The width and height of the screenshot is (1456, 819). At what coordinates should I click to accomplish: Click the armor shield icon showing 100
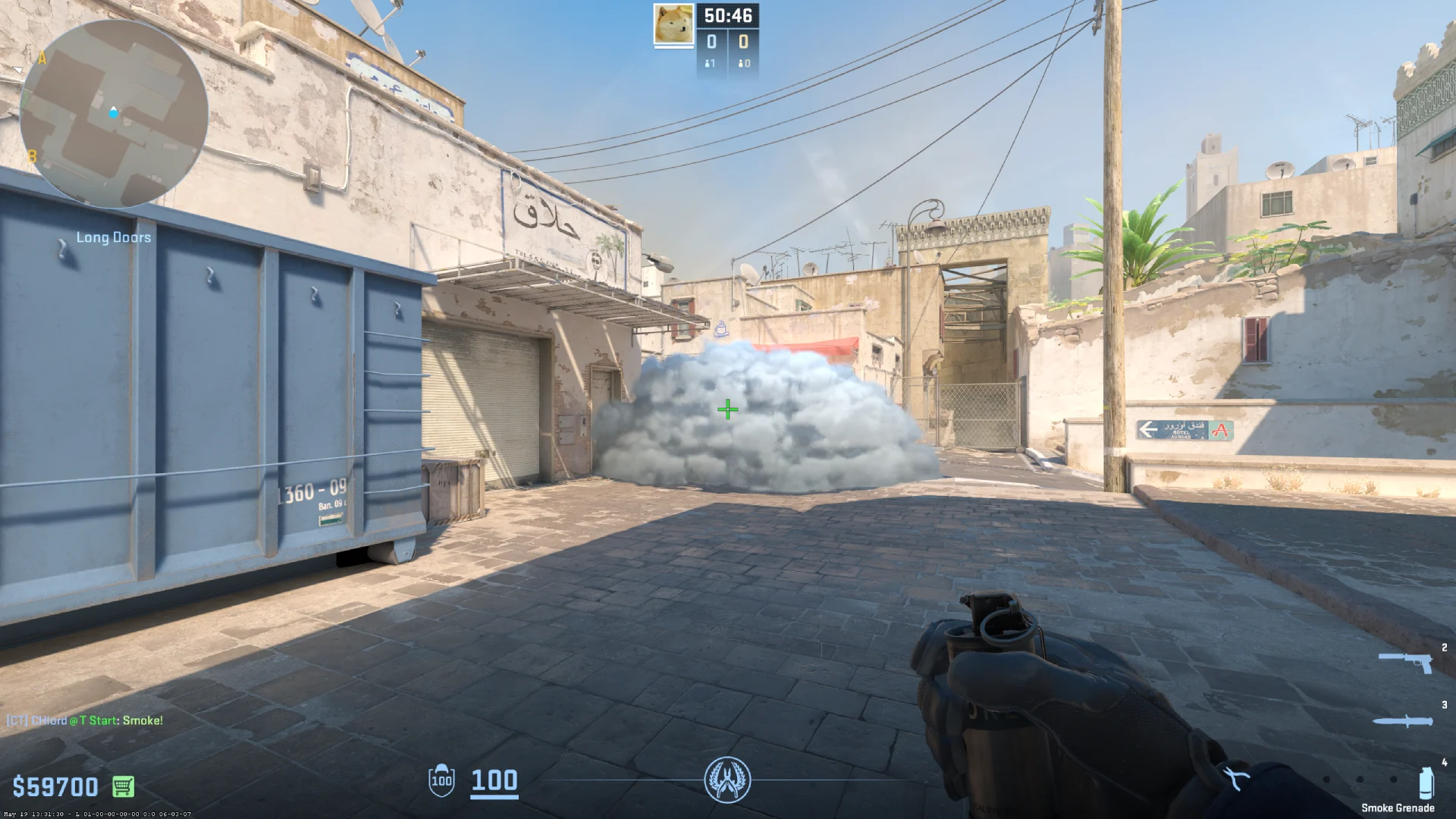point(440,782)
